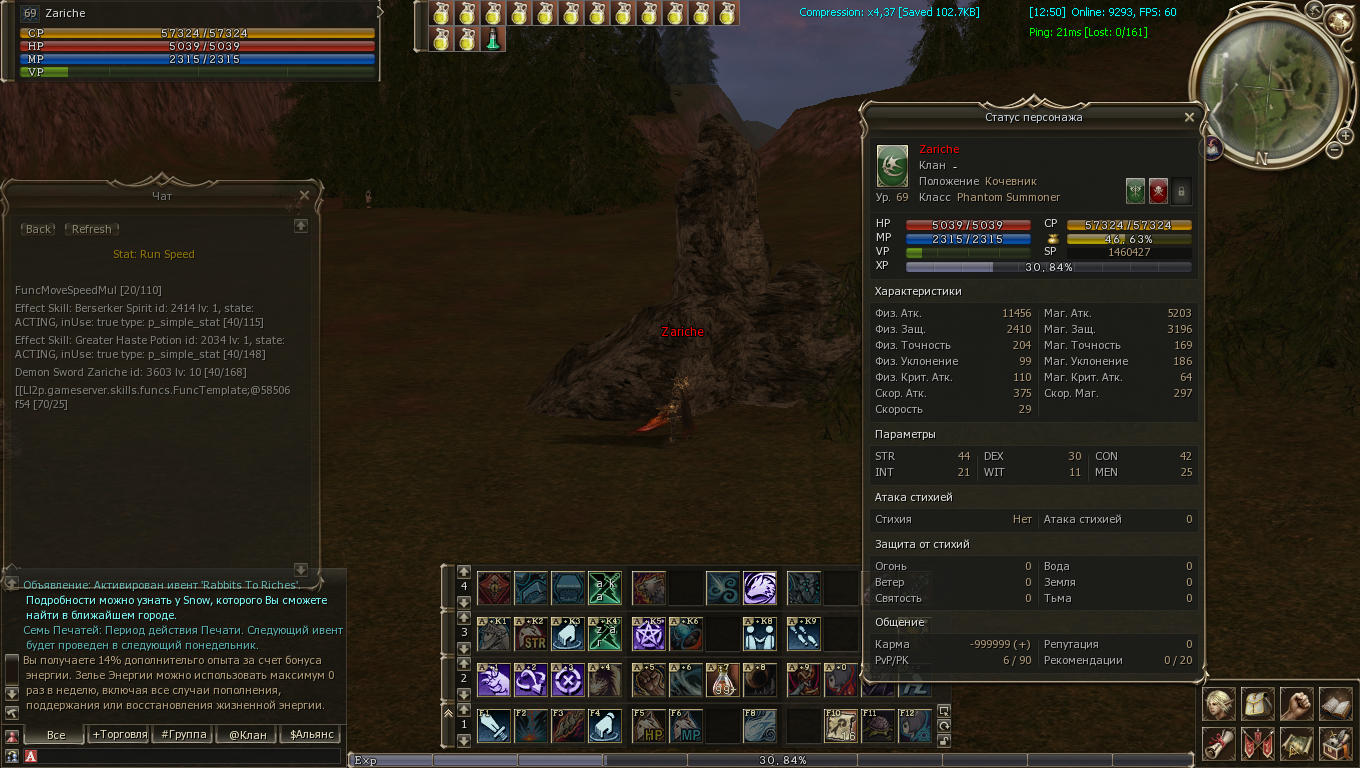
Task: Zoom out the minimap with minus button
Action: coord(1334,150)
